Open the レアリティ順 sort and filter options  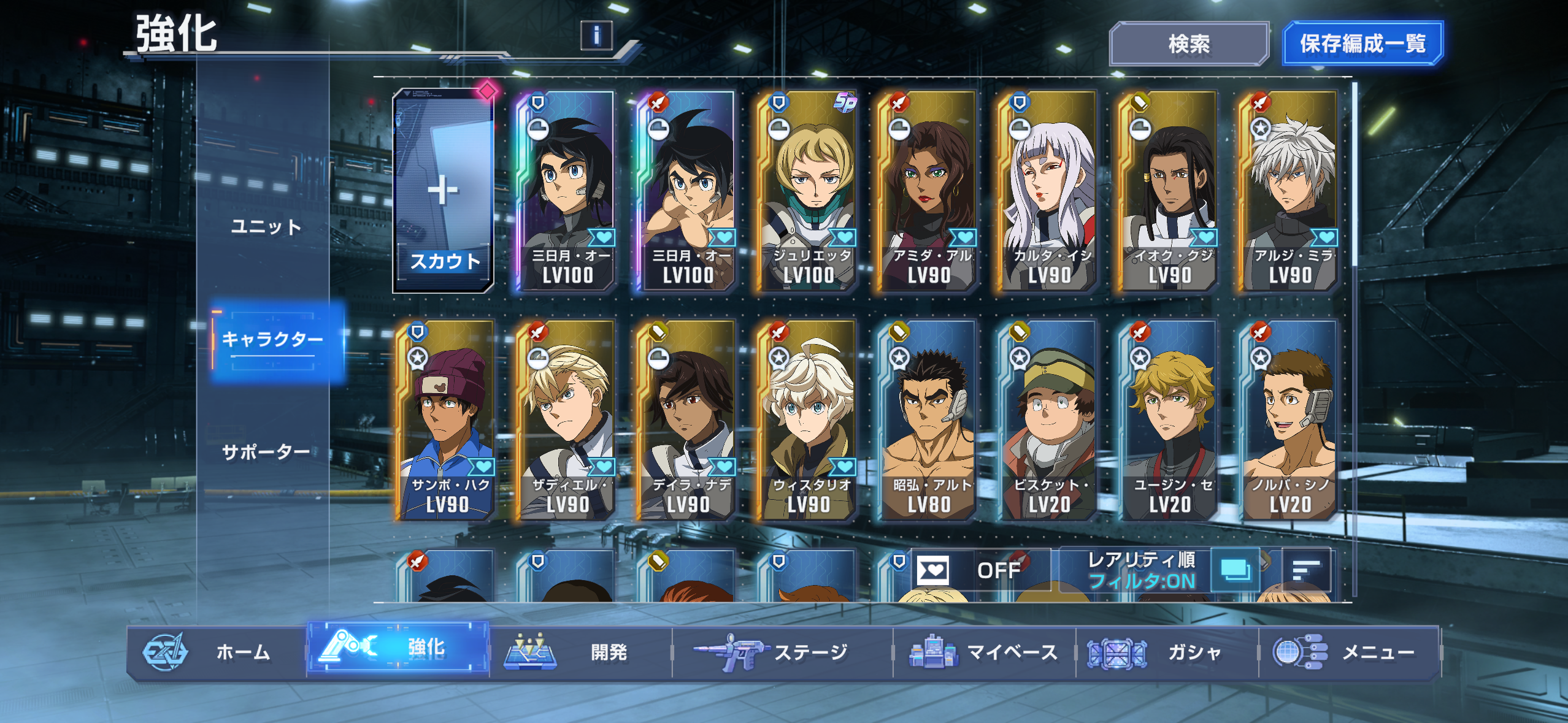pyautogui.click(x=1142, y=570)
